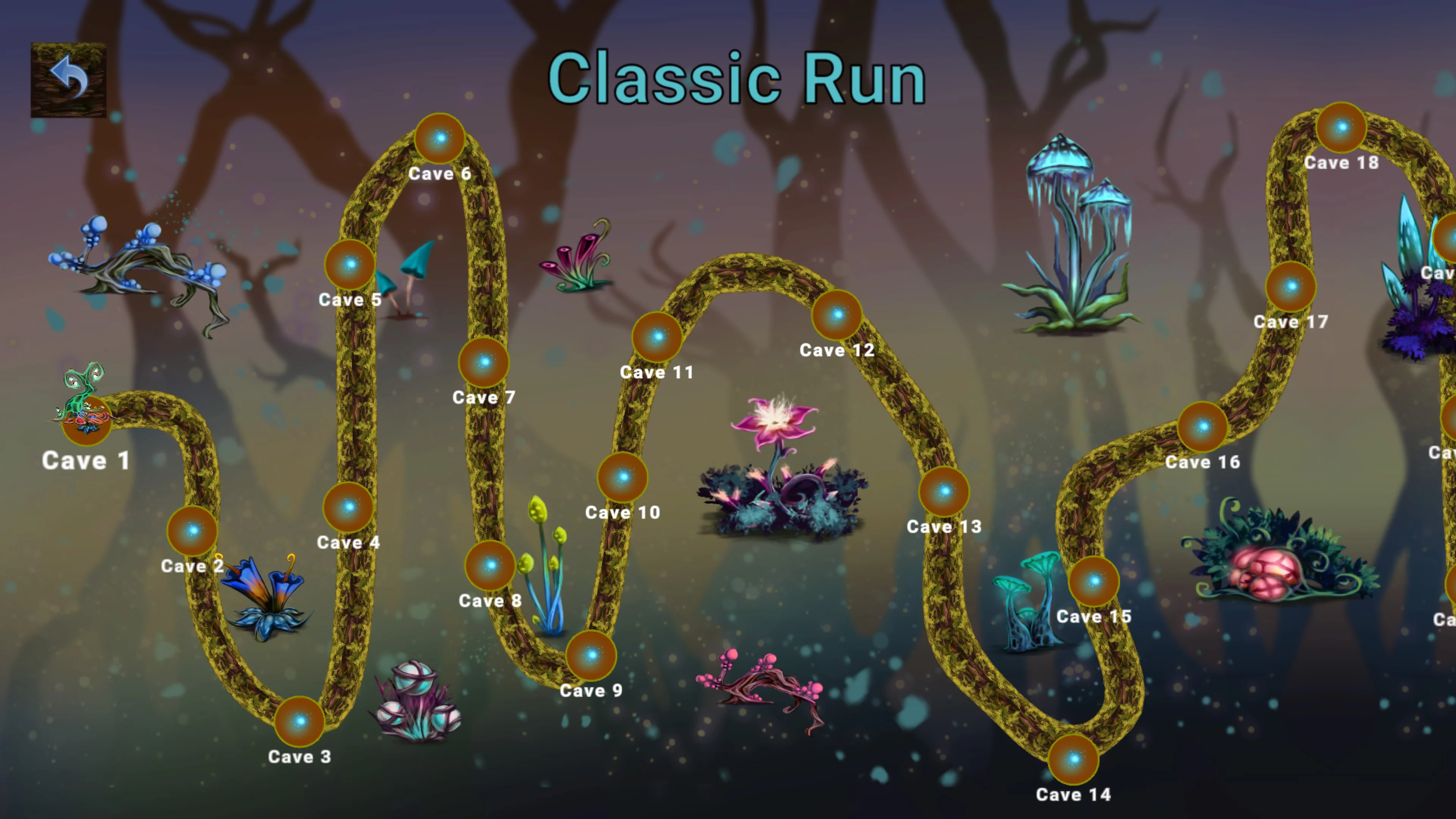Start the Cave 12 level
Viewport: 1456px width, 819px height.
coord(838,315)
